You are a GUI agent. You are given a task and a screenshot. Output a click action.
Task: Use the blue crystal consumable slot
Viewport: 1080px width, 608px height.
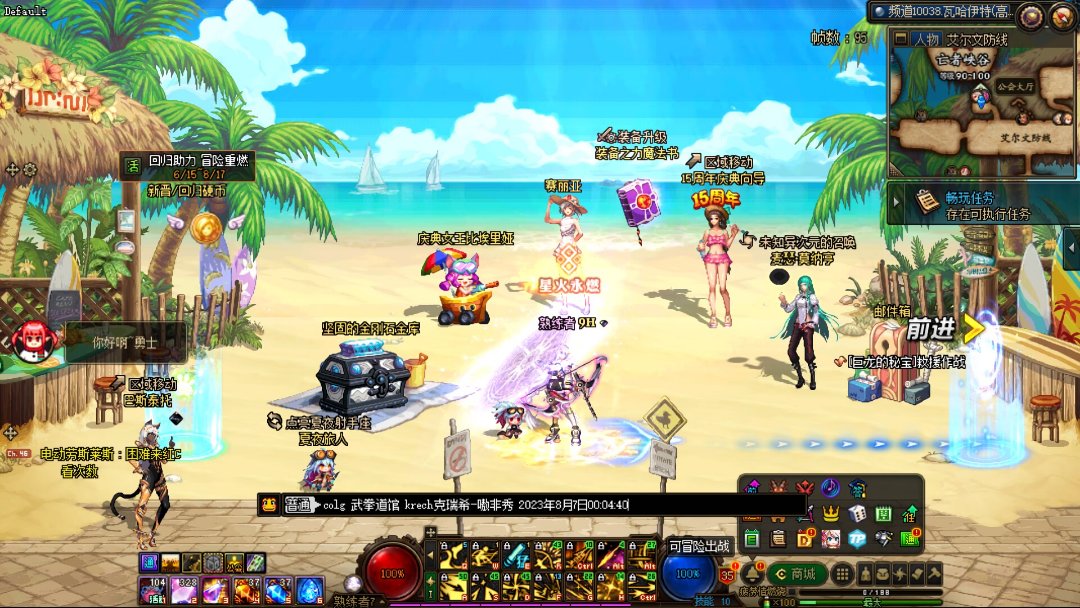[309, 591]
